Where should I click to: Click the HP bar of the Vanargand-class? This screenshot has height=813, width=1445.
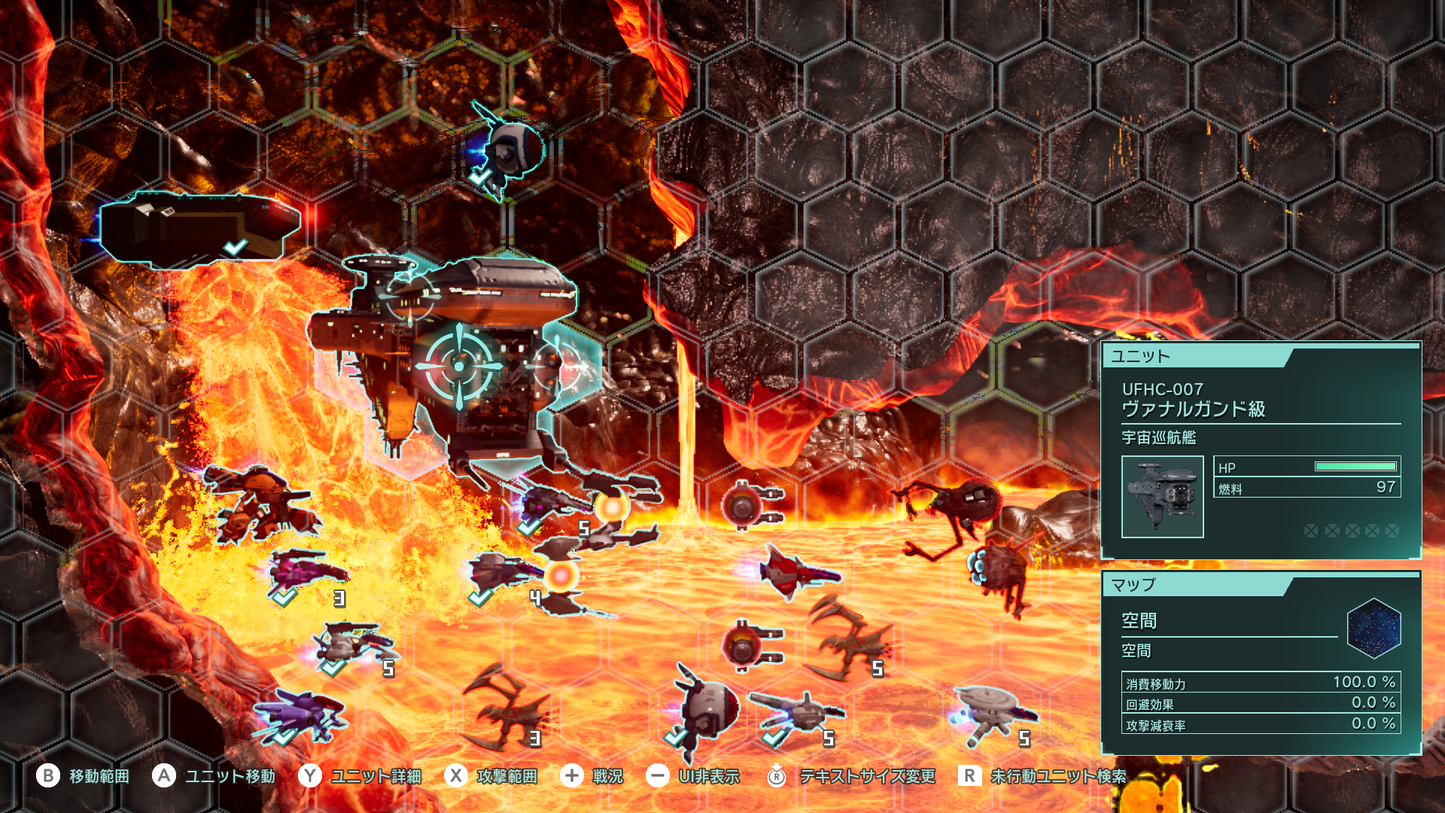[1355, 465]
